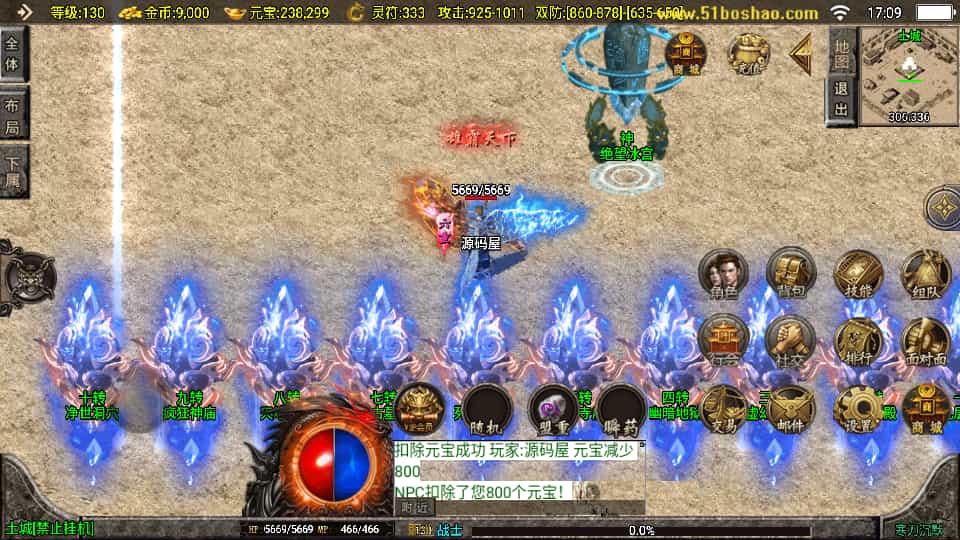Open the 充值 recharge gold pot icon

(x=748, y=52)
